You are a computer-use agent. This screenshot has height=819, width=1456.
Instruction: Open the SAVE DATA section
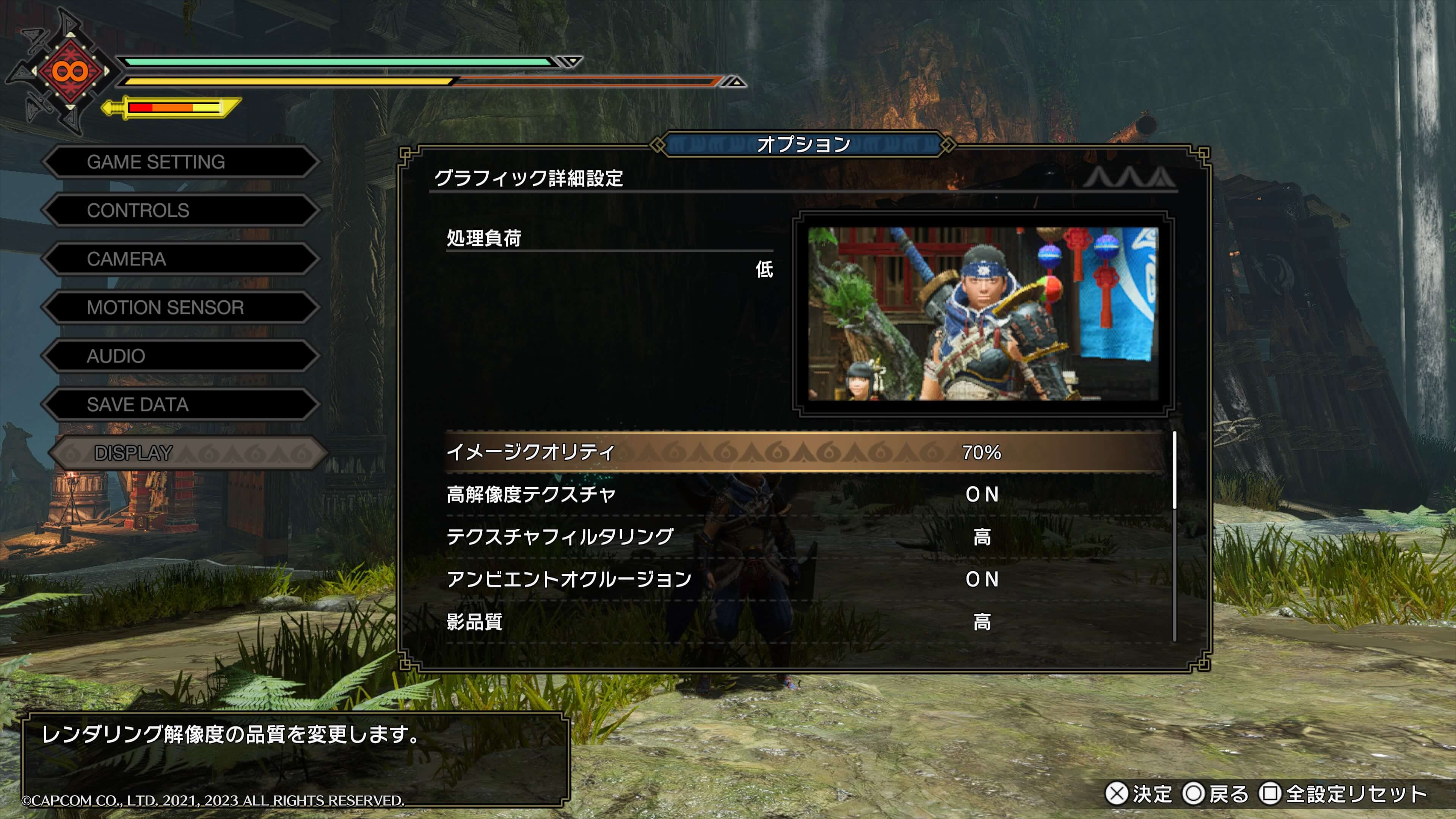click(180, 405)
